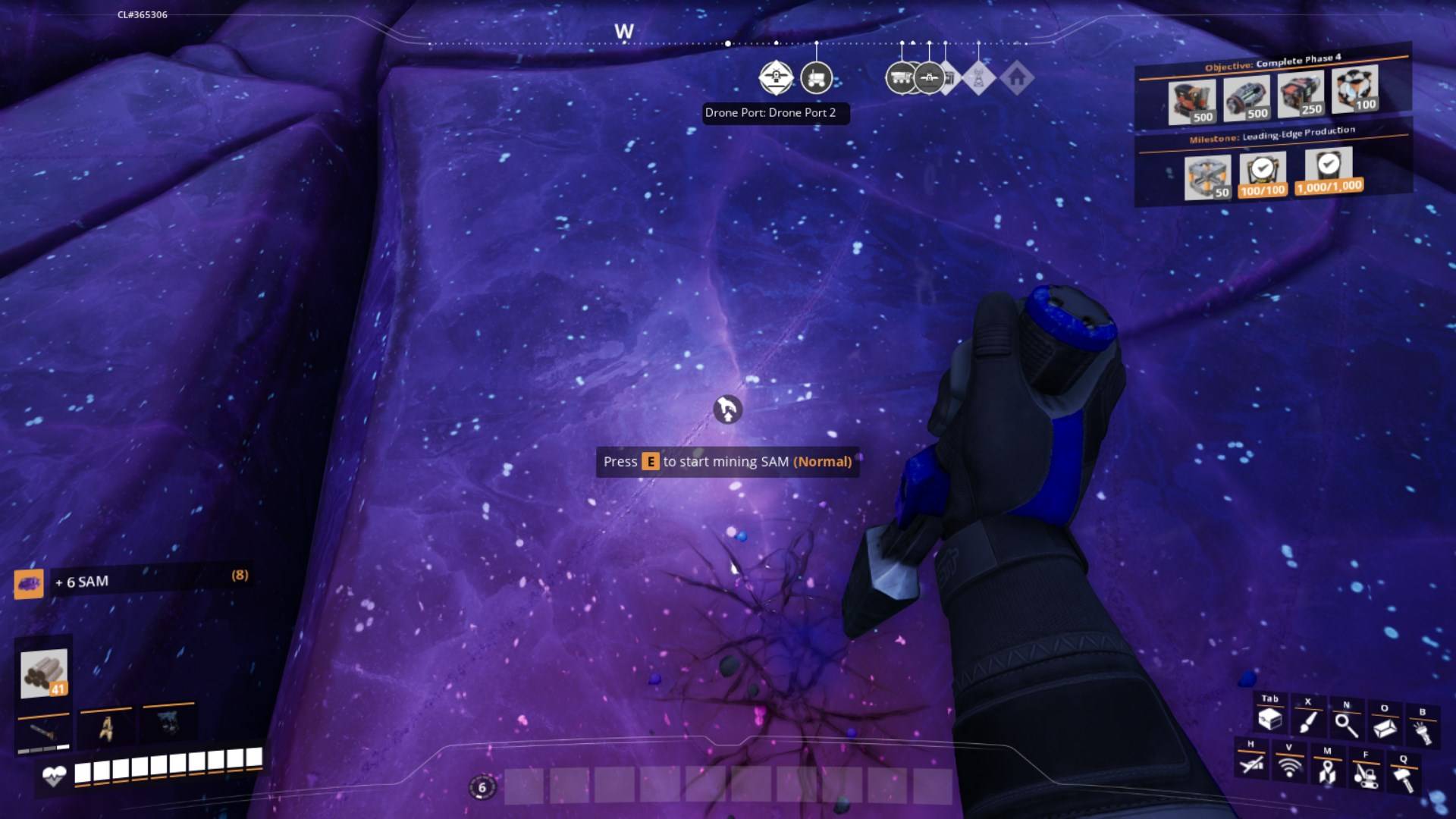Open the magnifying glass quick search
The width and height of the screenshot is (1456, 819).
tap(1346, 725)
